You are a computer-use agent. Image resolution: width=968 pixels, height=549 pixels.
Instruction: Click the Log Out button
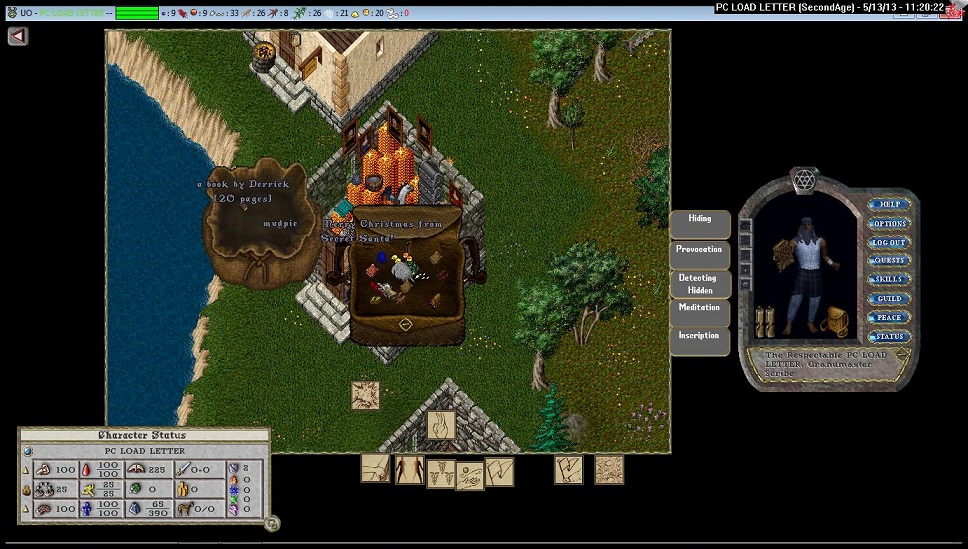889,242
